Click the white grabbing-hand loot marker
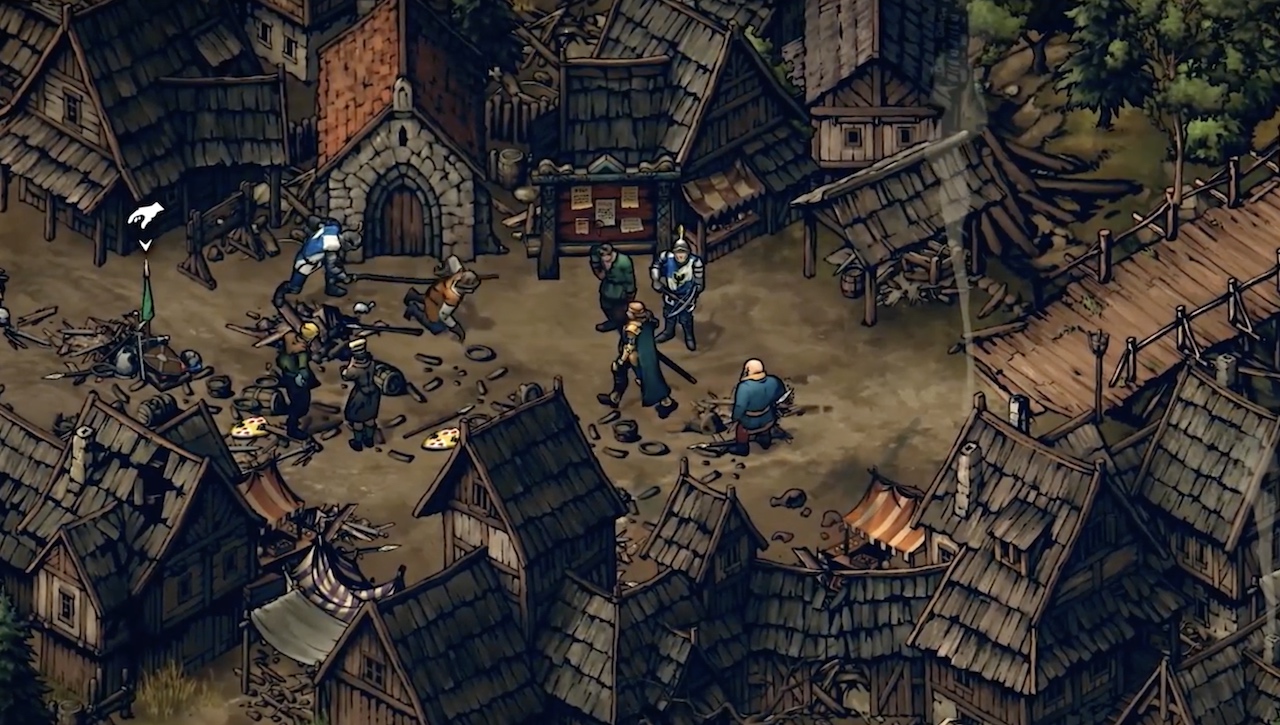This screenshot has width=1280, height=725. (146, 216)
